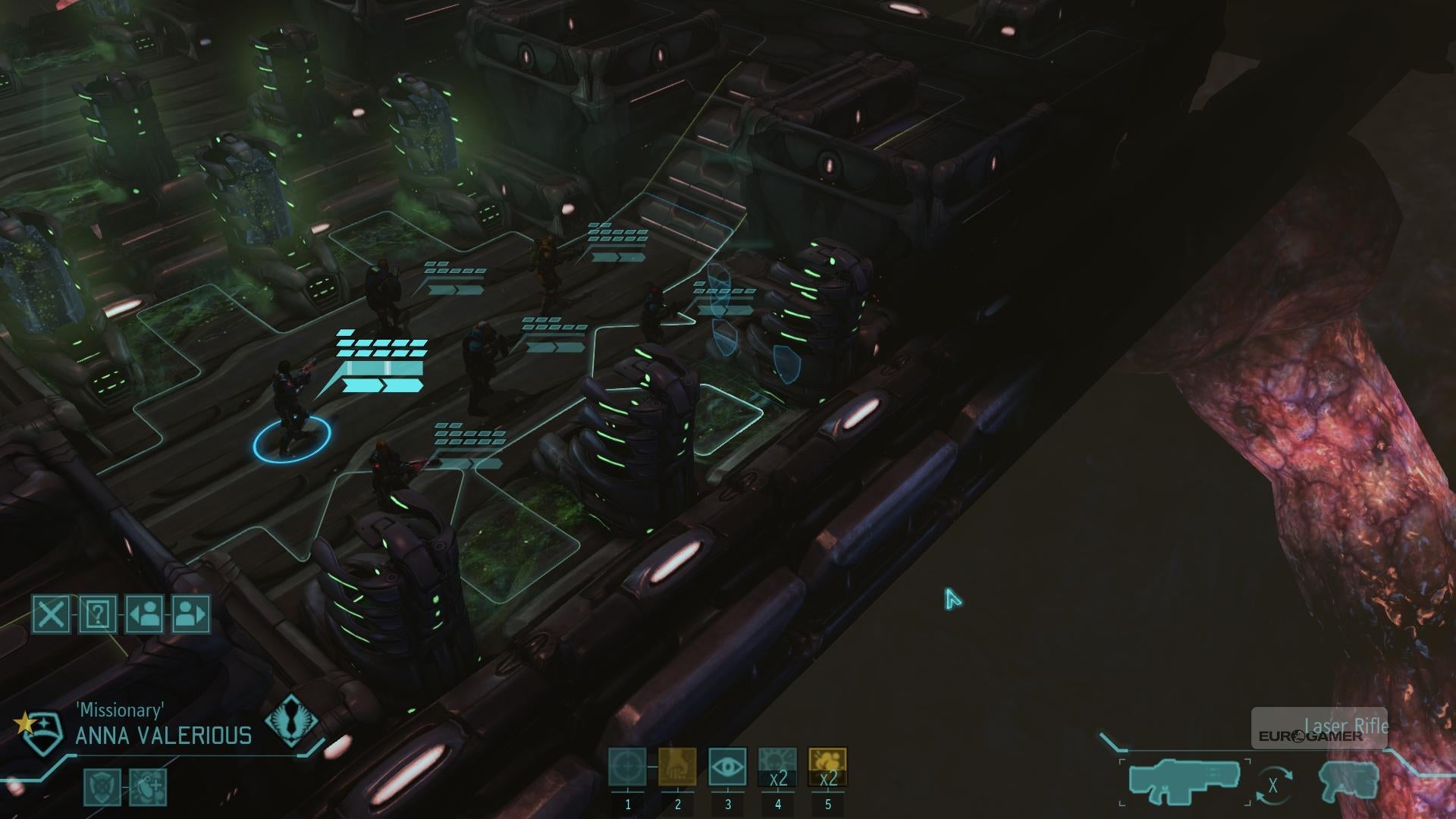Click the grenade-plus perk icon
Screen dimensions: 1456x819
148,786
